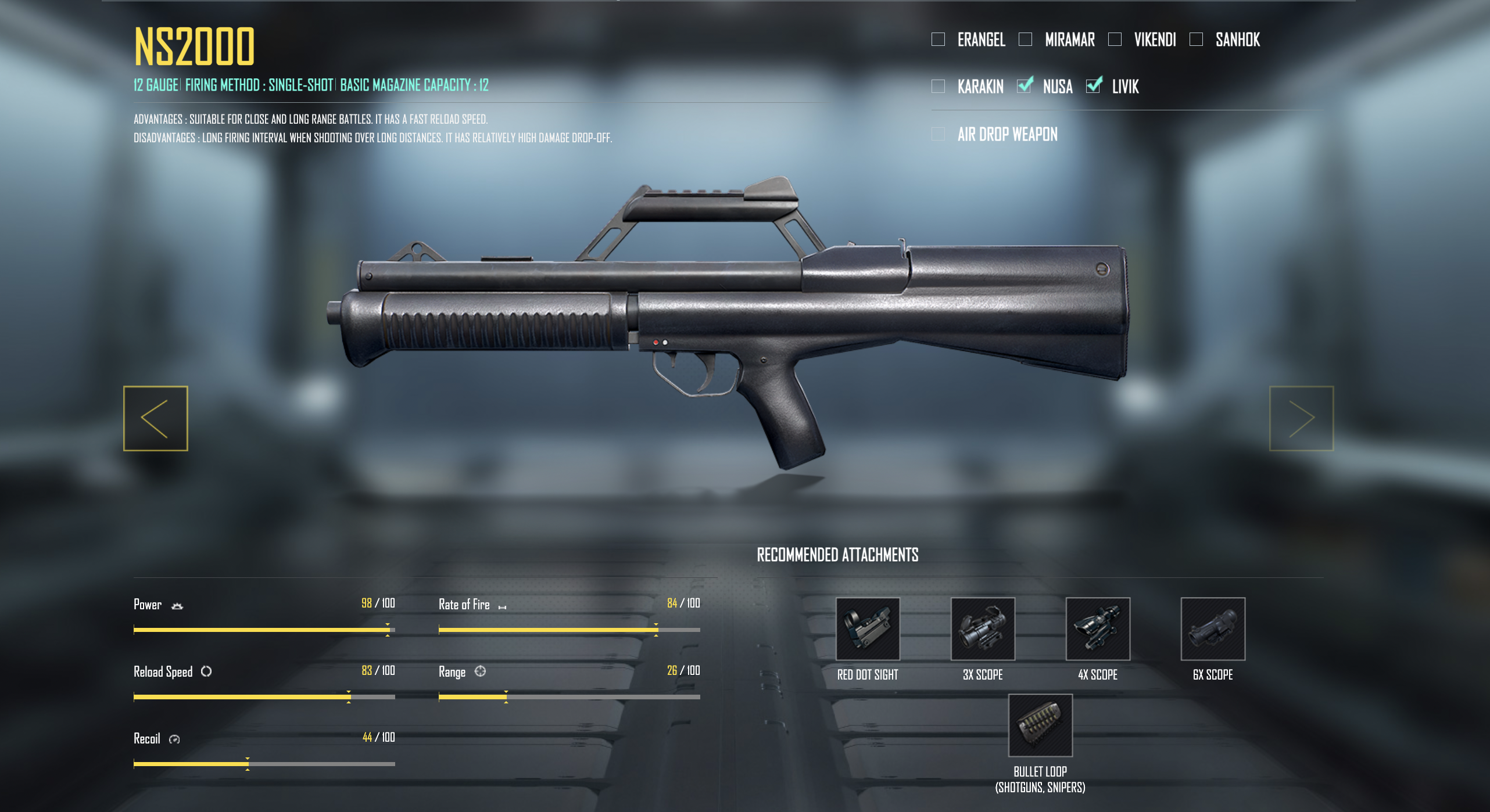Enable the Karakin map checkbox
Image resolution: width=1490 pixels, height=812 pixels.
[938, 87]
